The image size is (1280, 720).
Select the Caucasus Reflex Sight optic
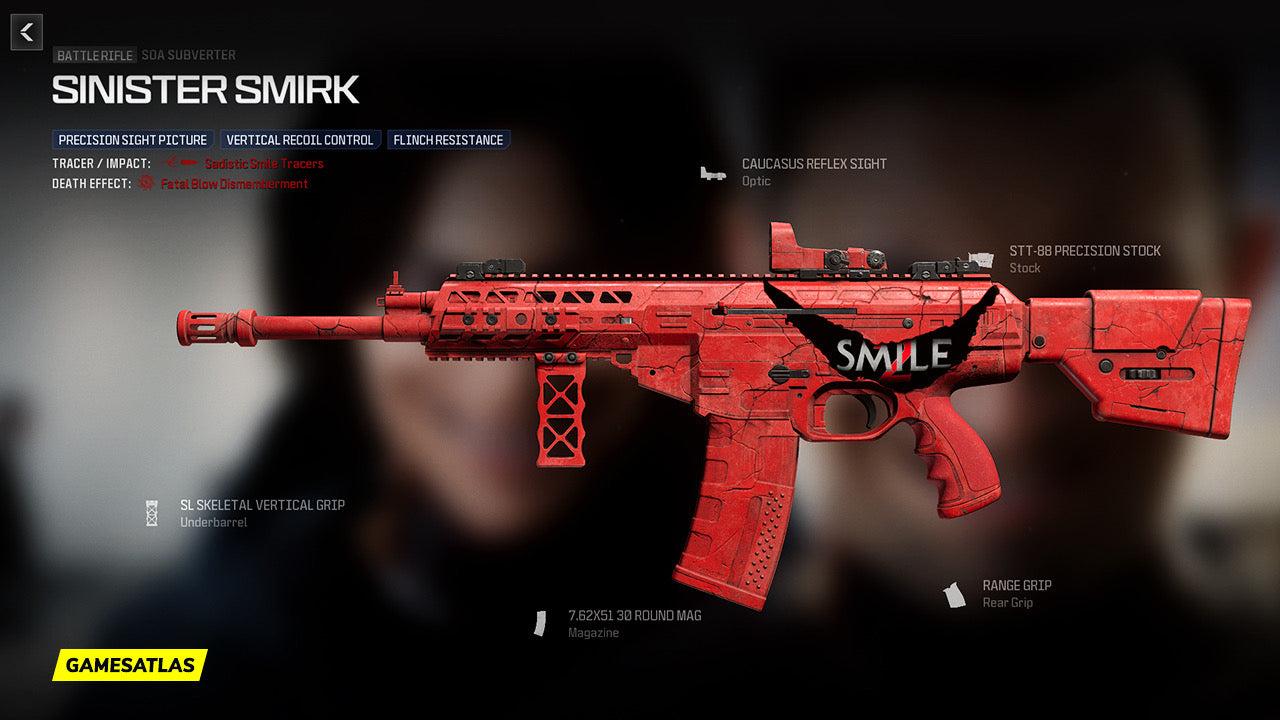[813, 164]
